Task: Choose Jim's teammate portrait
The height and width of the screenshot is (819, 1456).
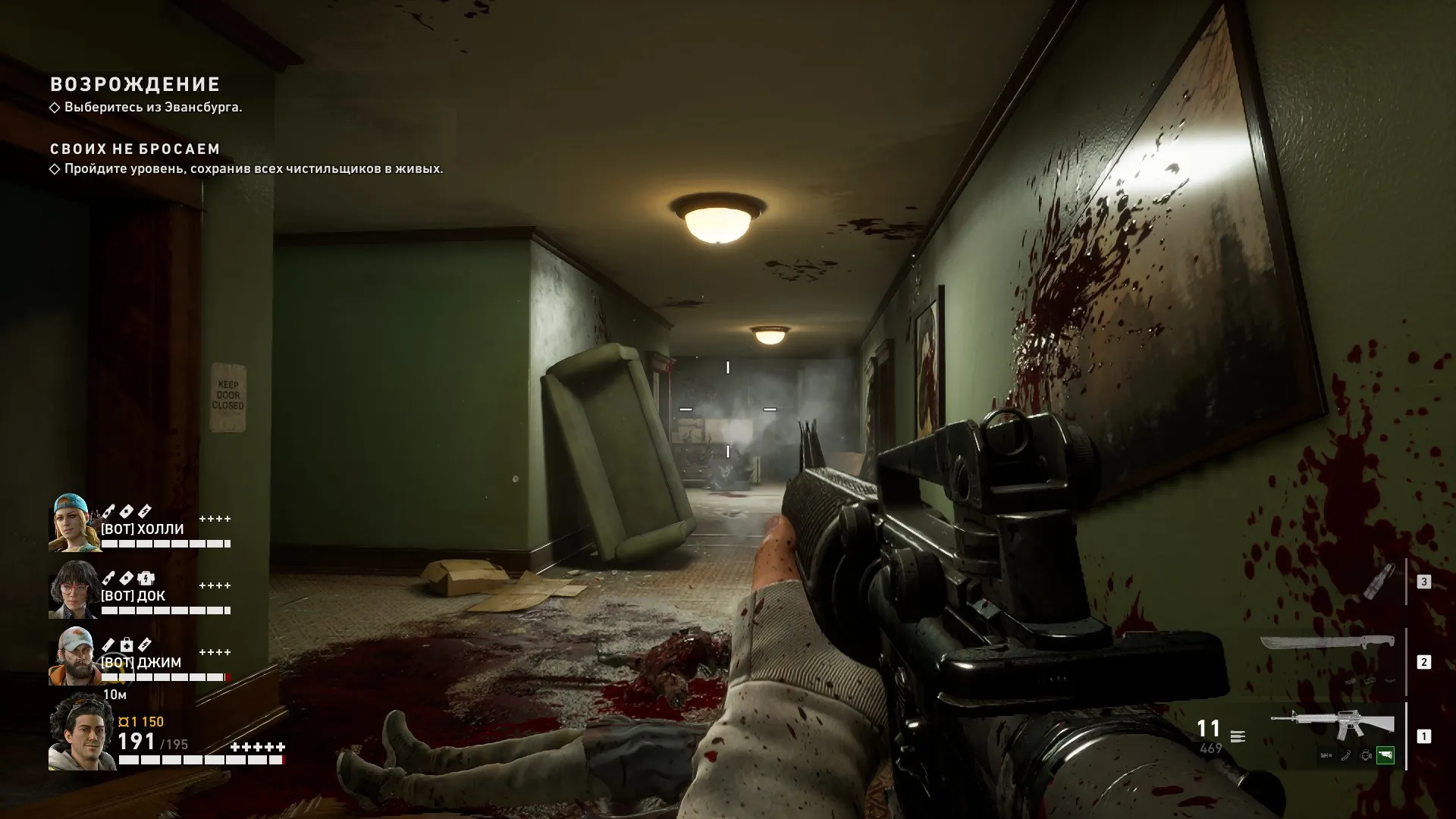Action: pyautogui.click(x=74, y=657)
